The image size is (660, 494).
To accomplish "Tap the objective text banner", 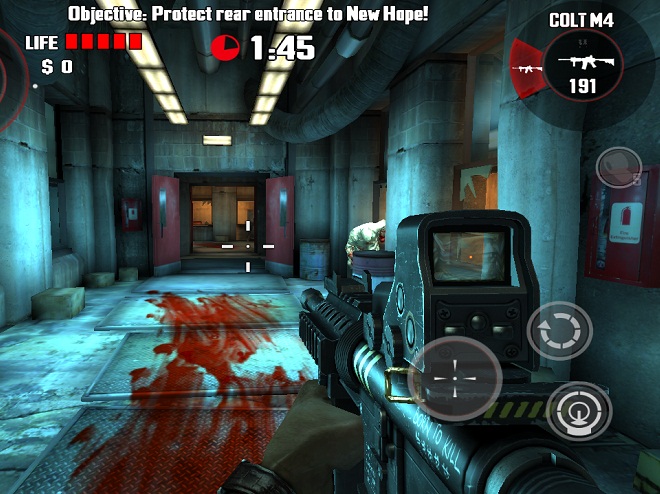I will (x=248, y=13).
